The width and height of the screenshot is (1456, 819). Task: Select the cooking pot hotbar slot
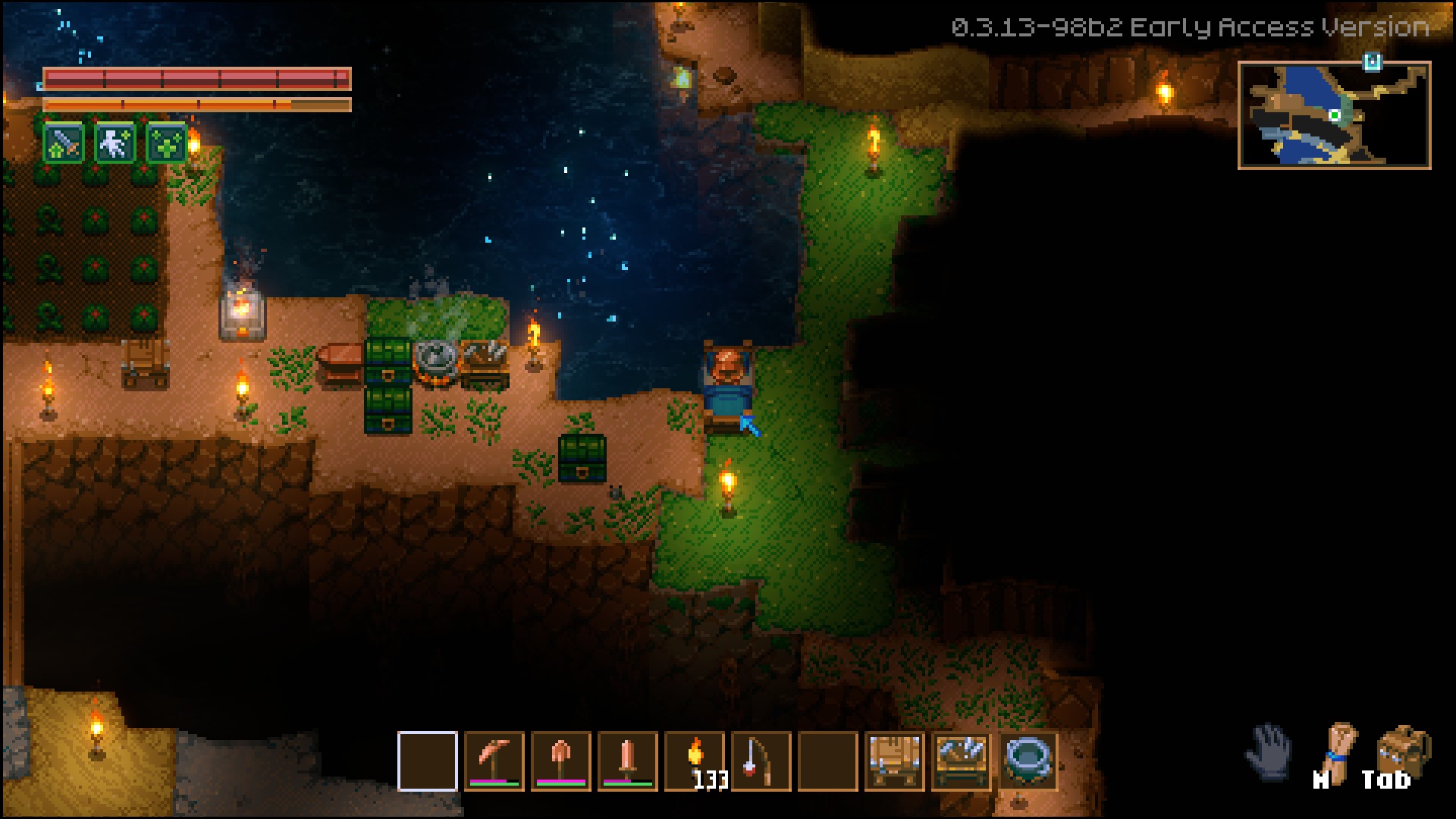pos(1028,761)
